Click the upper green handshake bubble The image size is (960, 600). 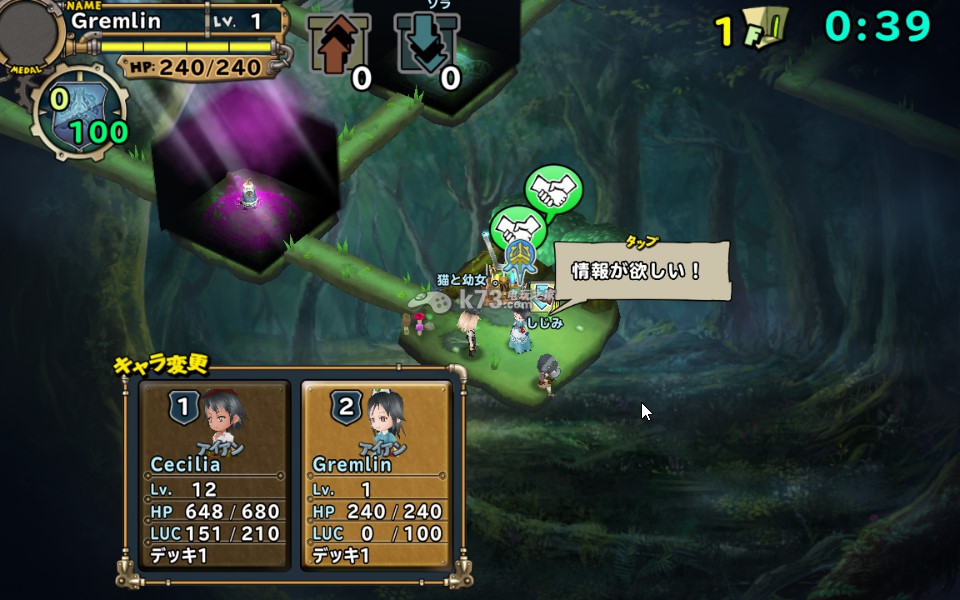tap(554, 190)
